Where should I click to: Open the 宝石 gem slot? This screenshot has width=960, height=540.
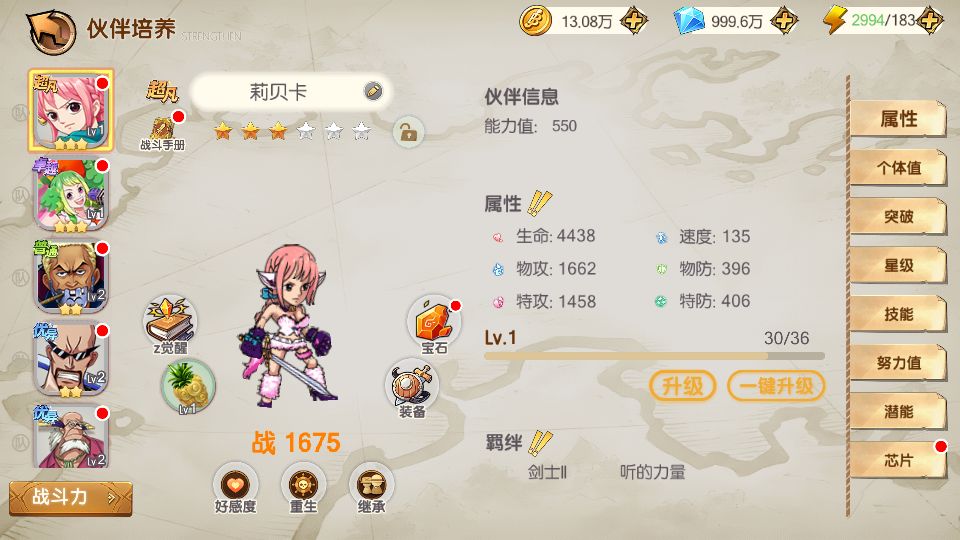pyautogui.click(x=433, y=324)
